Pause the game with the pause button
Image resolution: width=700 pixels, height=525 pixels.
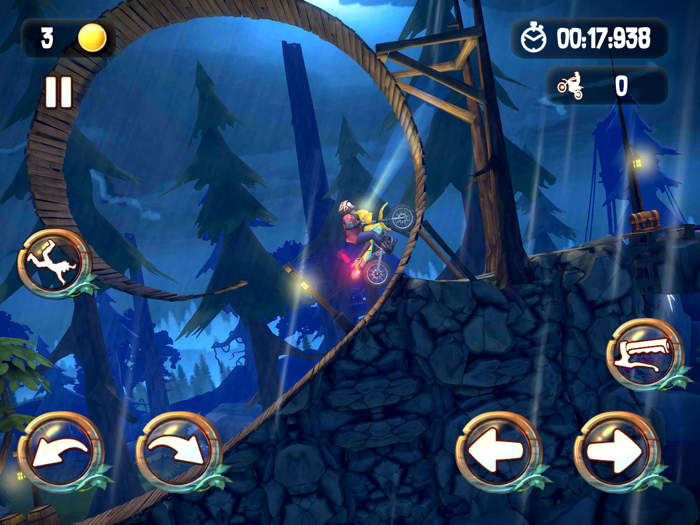point(58,93)
